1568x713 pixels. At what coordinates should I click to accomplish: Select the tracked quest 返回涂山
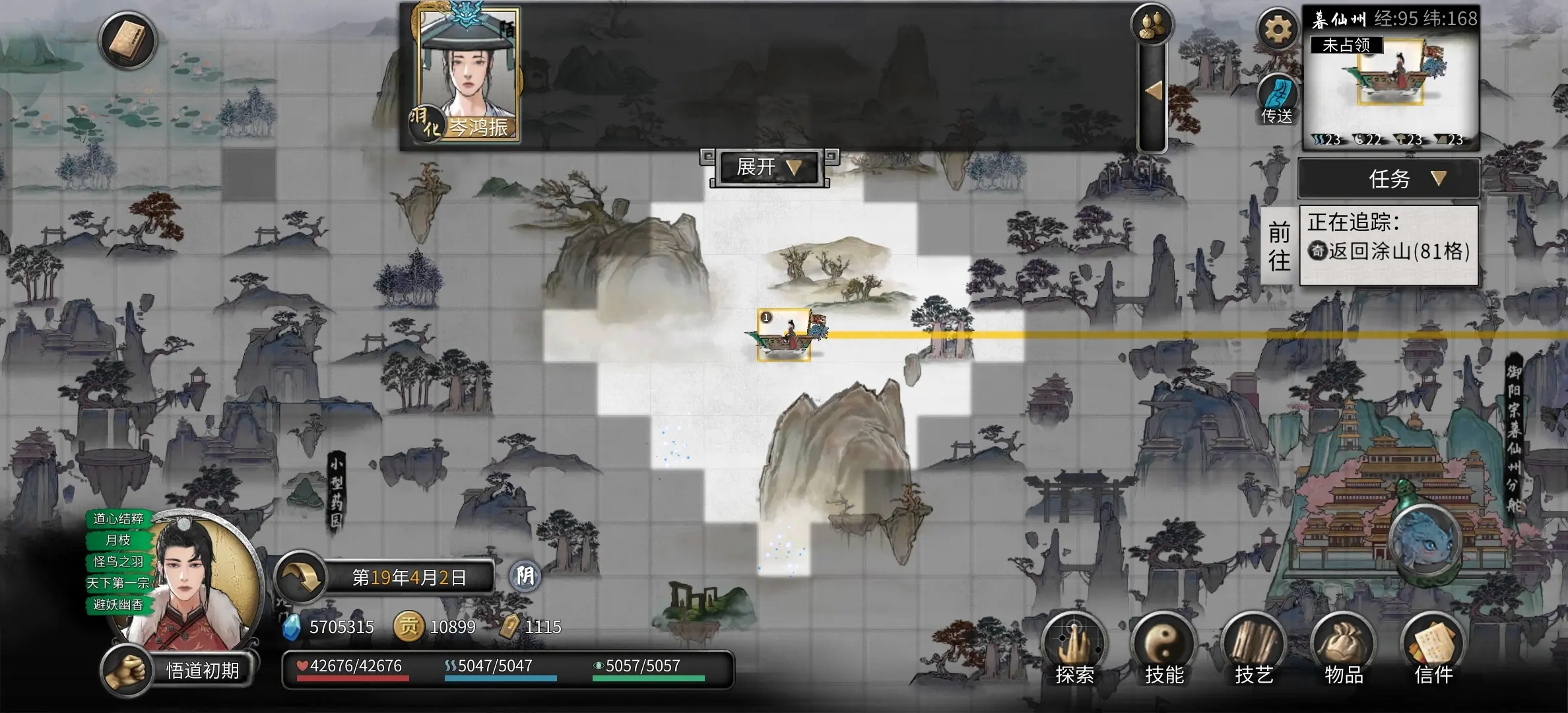click(x=1388, y=251)
